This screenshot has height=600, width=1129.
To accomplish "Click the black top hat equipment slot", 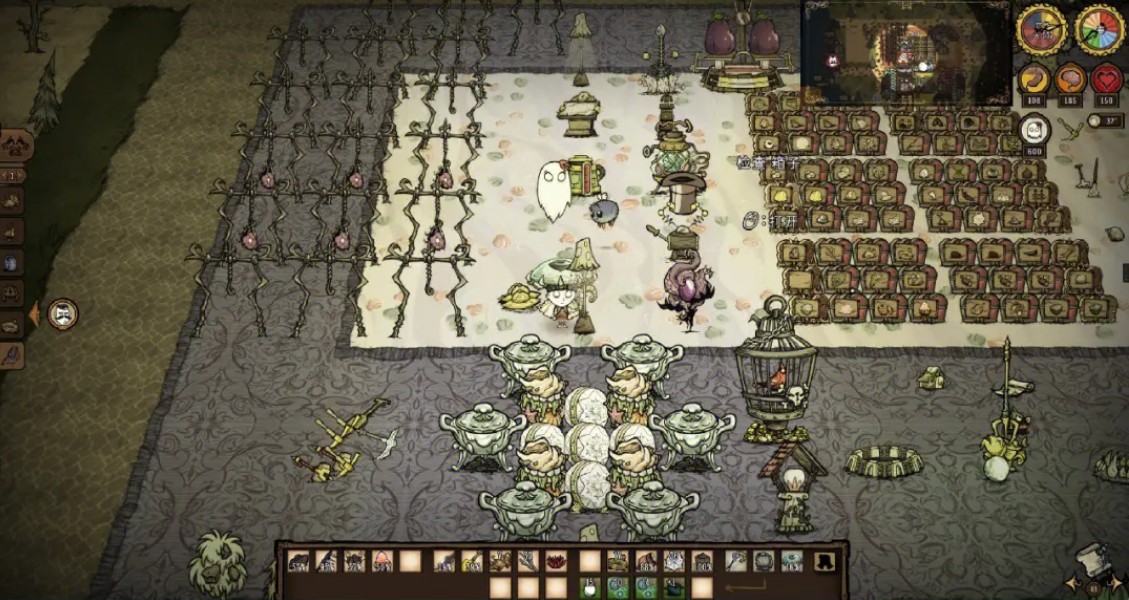I will tap(824, 561).
